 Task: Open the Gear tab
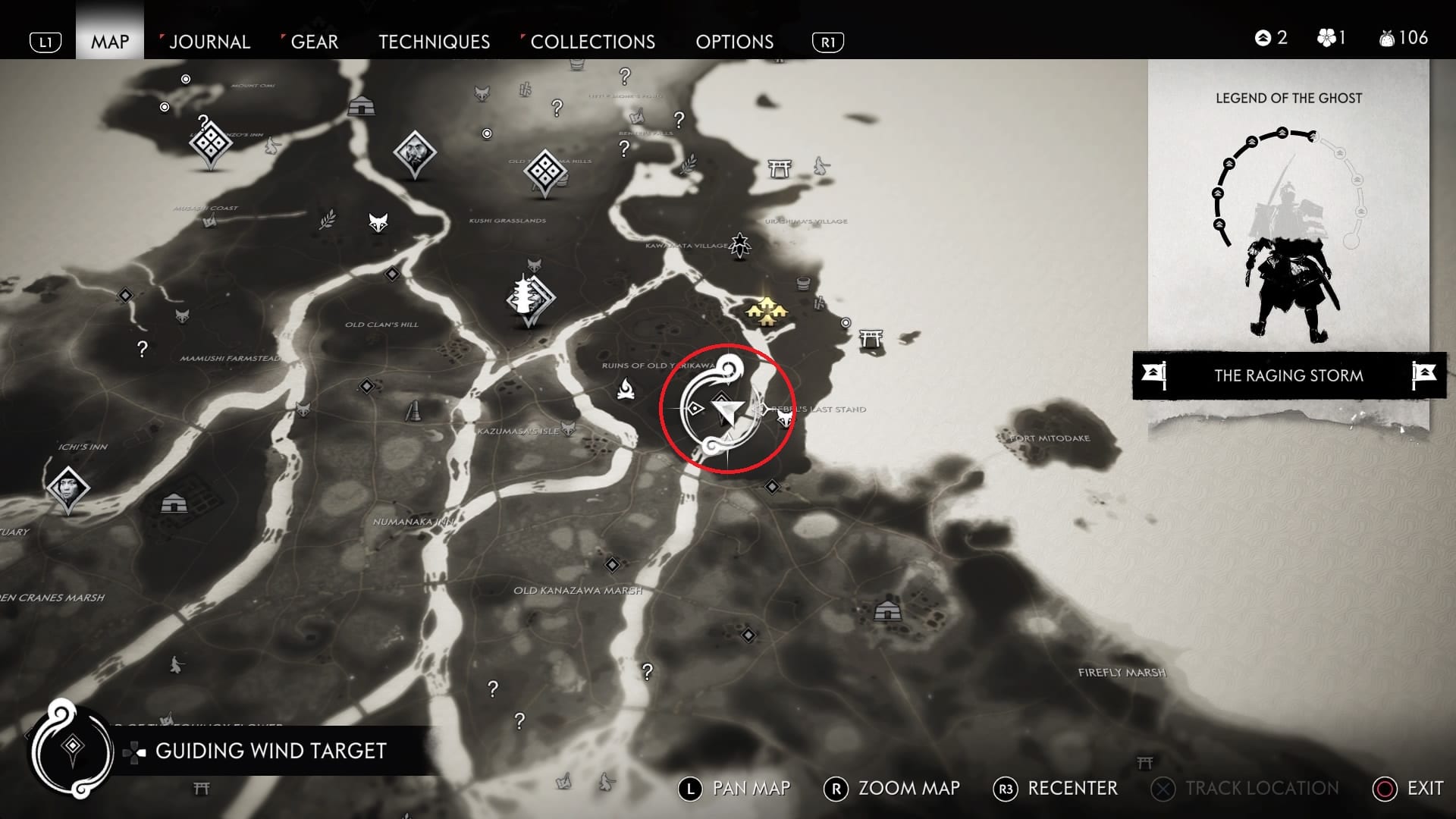(314, 42)
